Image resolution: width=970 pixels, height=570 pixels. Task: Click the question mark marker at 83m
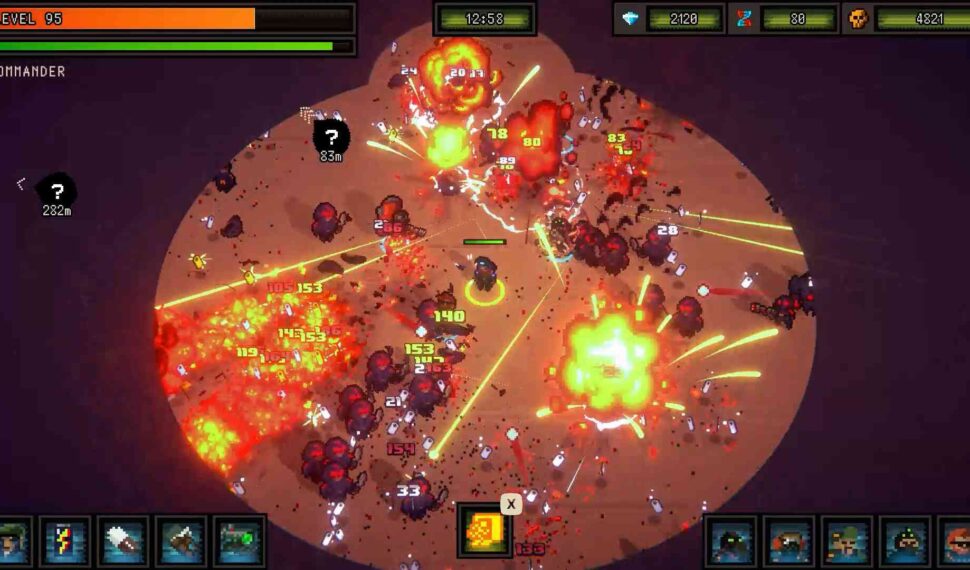click(x=331, y=136)
